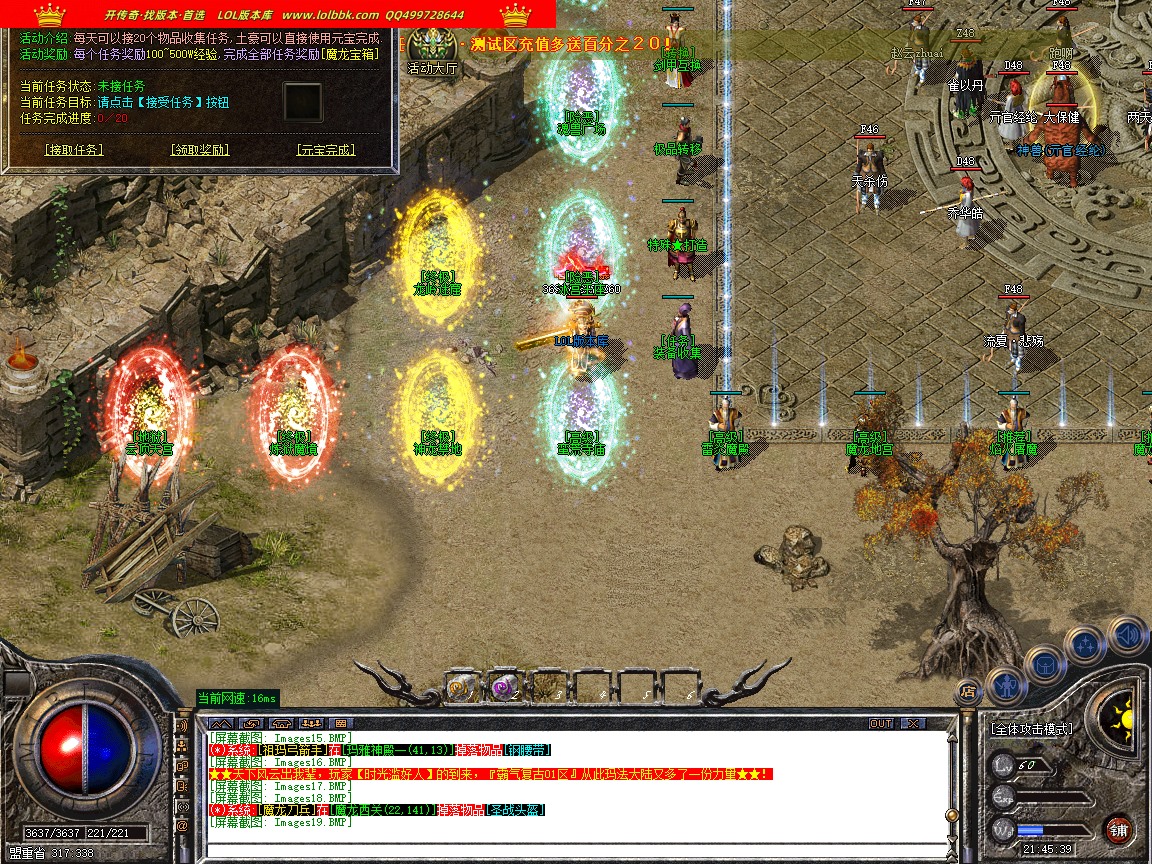1152x864 pixels.
Task: Click the 接取任务 (accept task) link
Action: click(74, 150)
